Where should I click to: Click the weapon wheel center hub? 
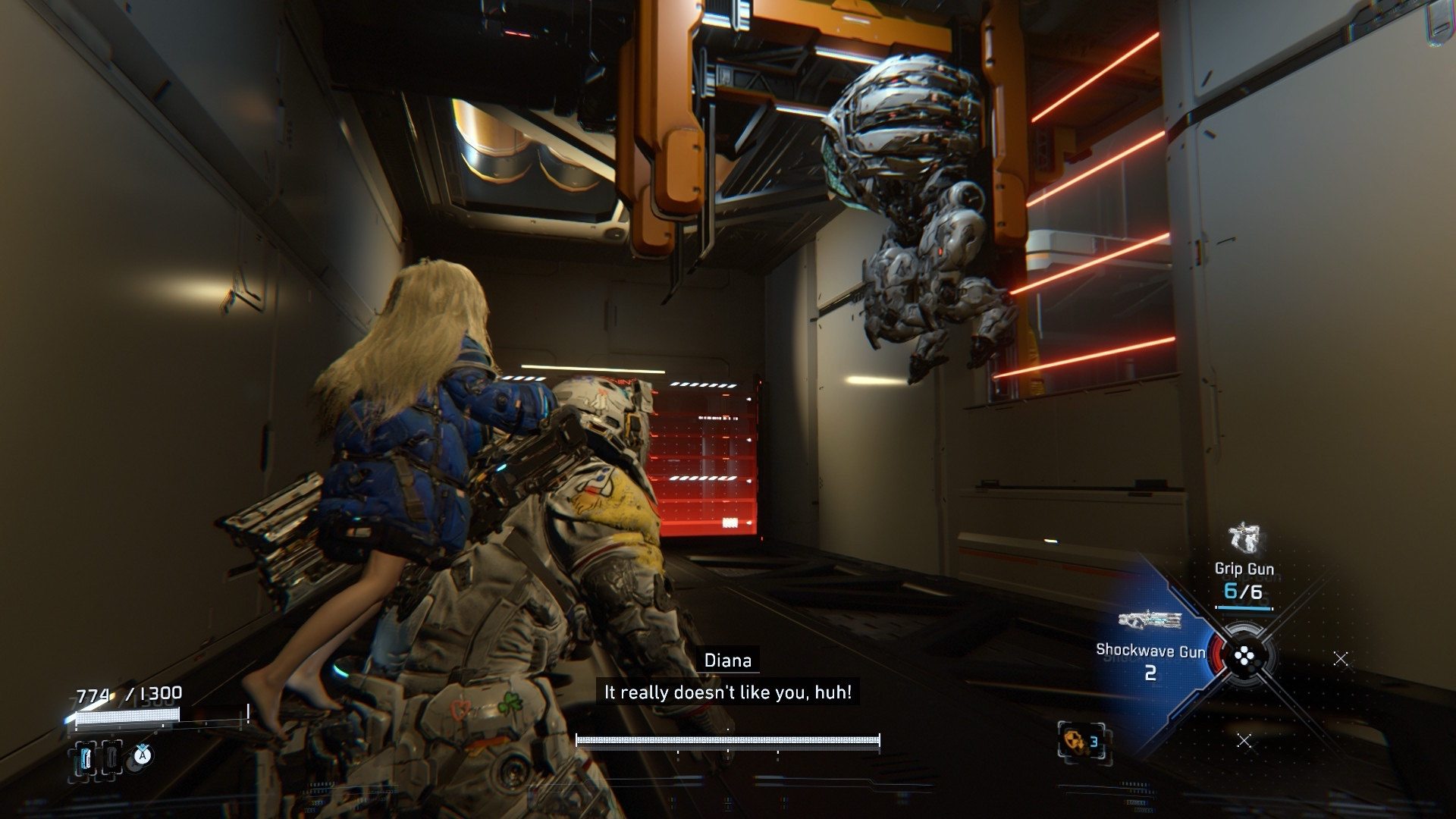click(1244, 657)
